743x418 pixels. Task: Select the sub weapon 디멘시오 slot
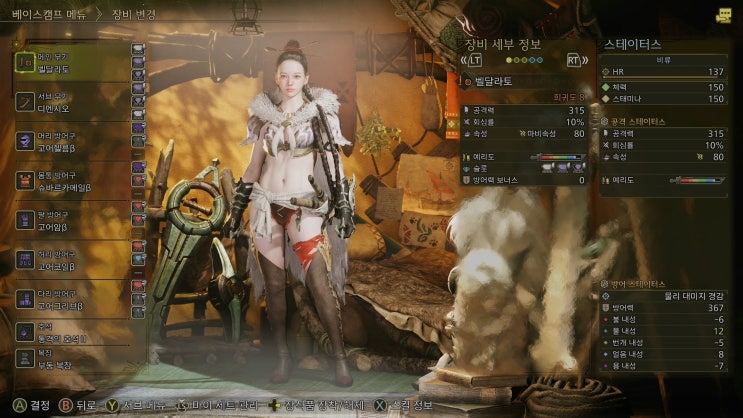[70, 103]
